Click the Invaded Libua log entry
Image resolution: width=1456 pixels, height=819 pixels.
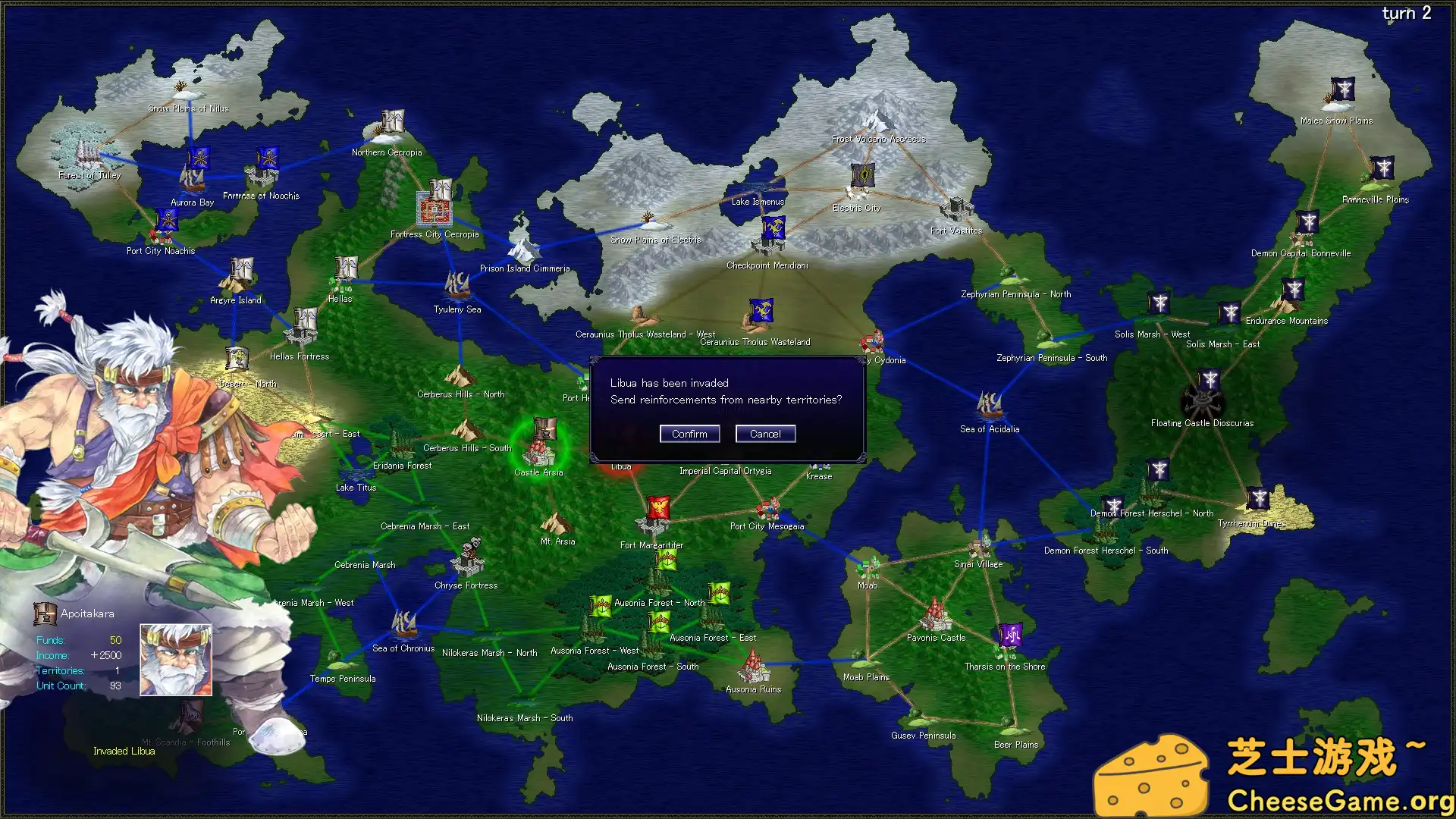pyautogui.click(x=124, y=751)
